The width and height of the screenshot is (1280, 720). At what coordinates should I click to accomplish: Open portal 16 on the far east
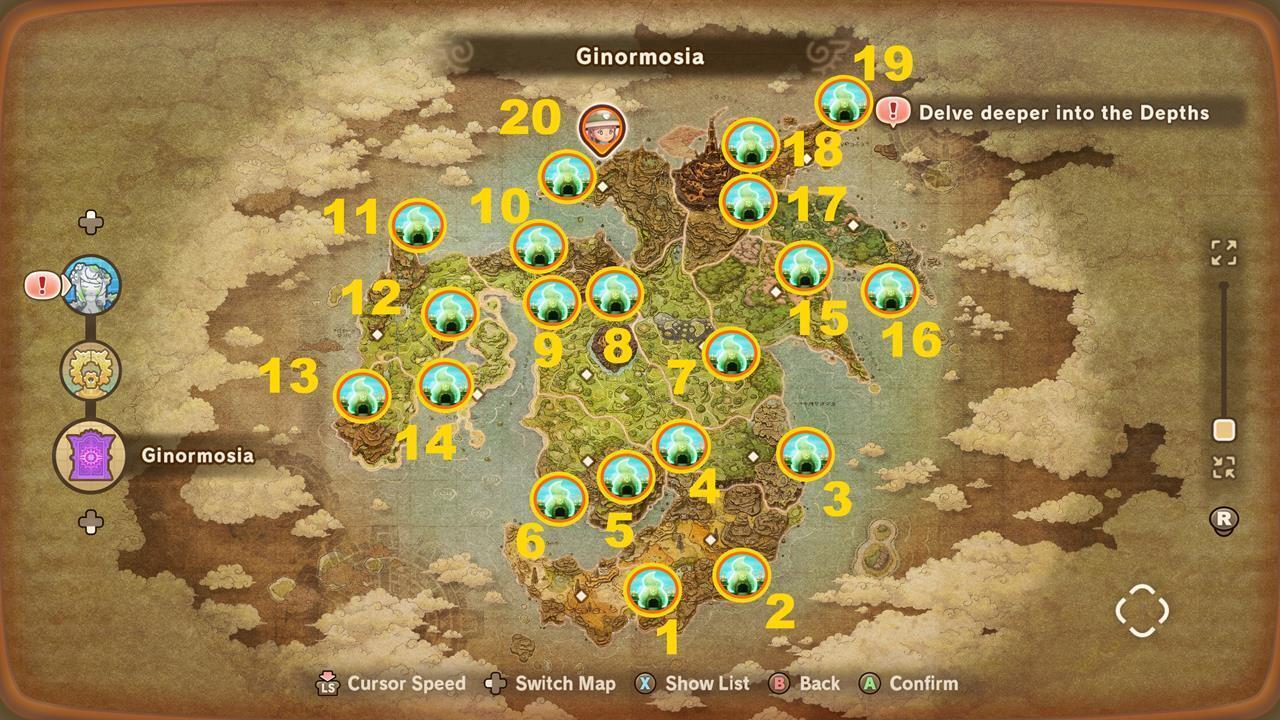pyautogui.click(x=888, y=290)
